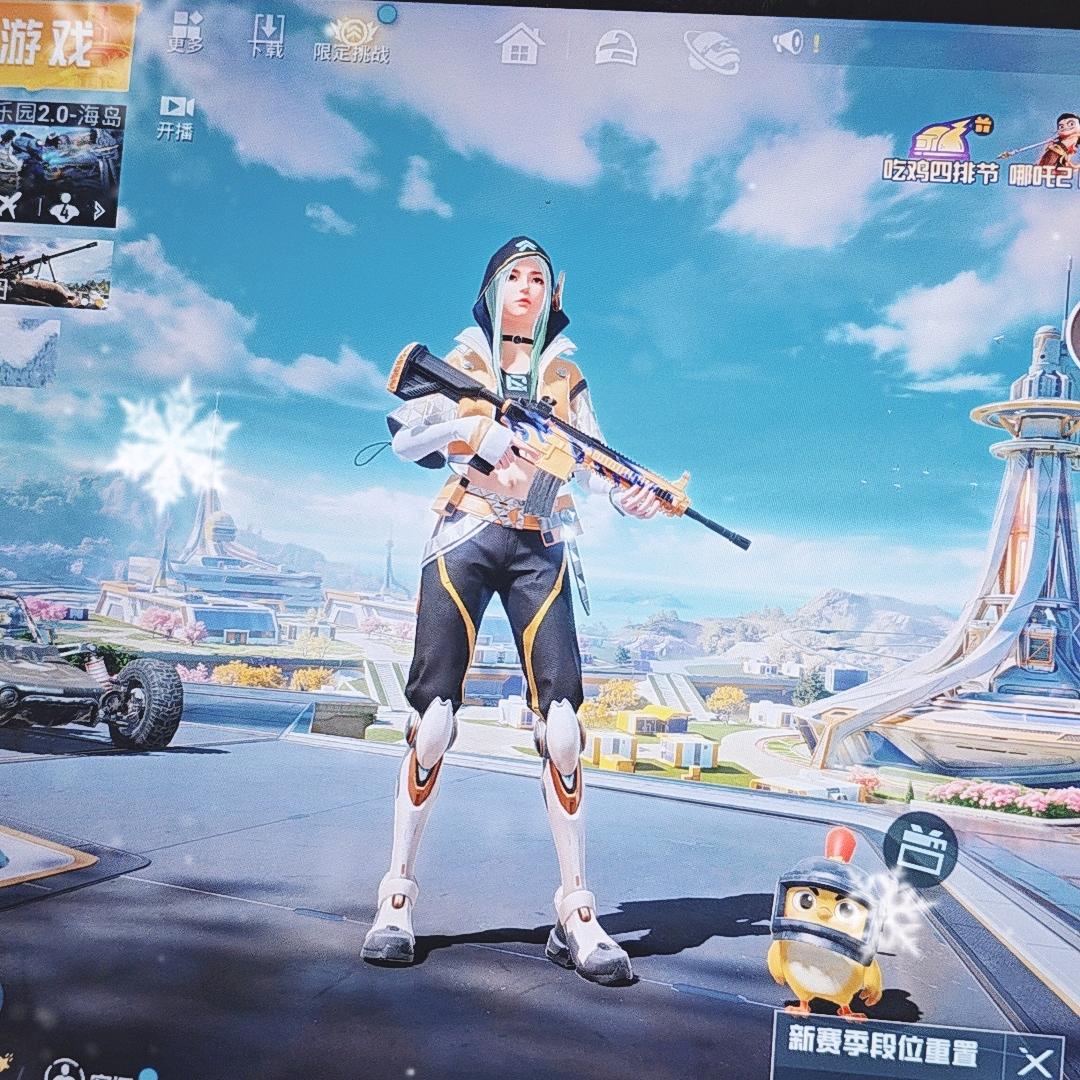Image resolution: width=1080 pixels, height=1080 pixels.
Task: Open the helmet icon in top bar
Action: 616,46
